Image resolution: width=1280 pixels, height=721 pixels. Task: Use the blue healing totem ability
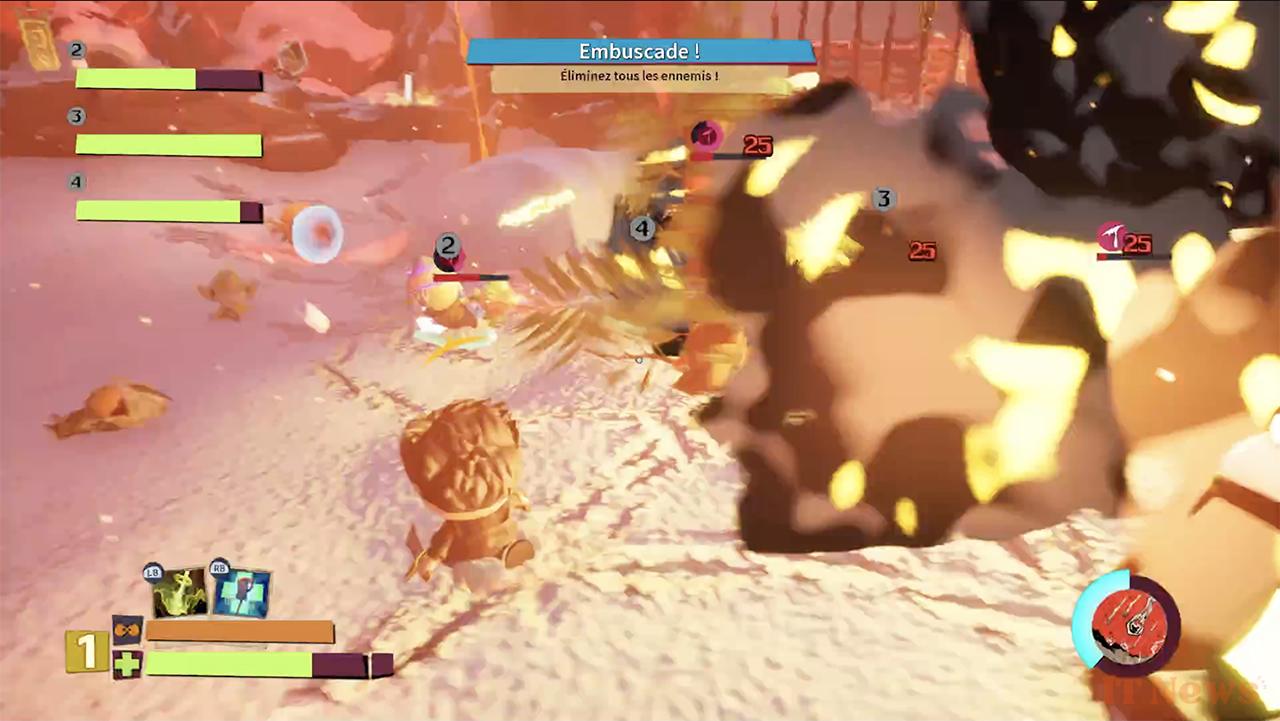241,593
